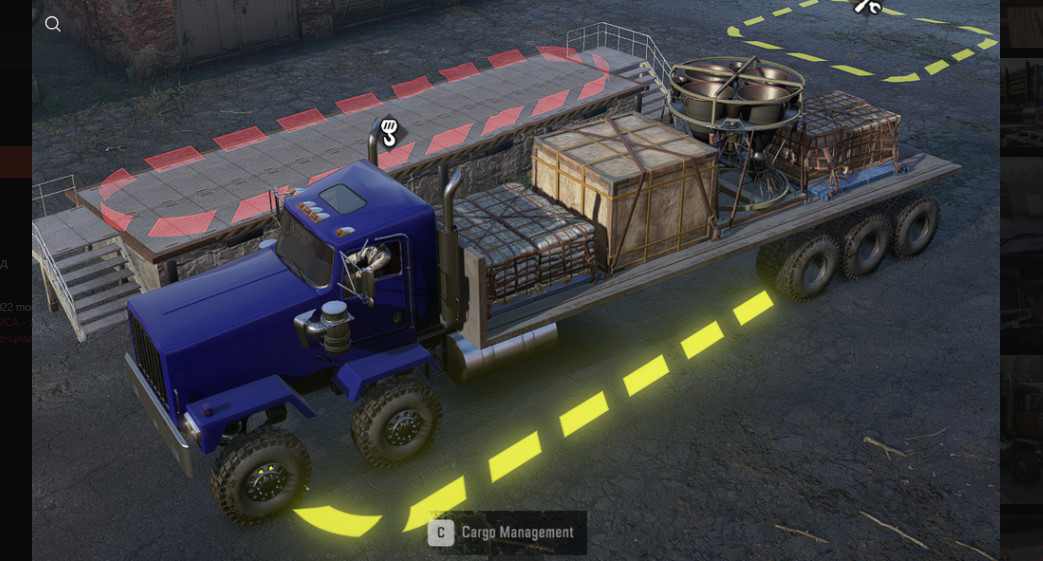1043x561 pixels.
Task: Click the magnifier zoom icon
Action: (x=53, y=24)
